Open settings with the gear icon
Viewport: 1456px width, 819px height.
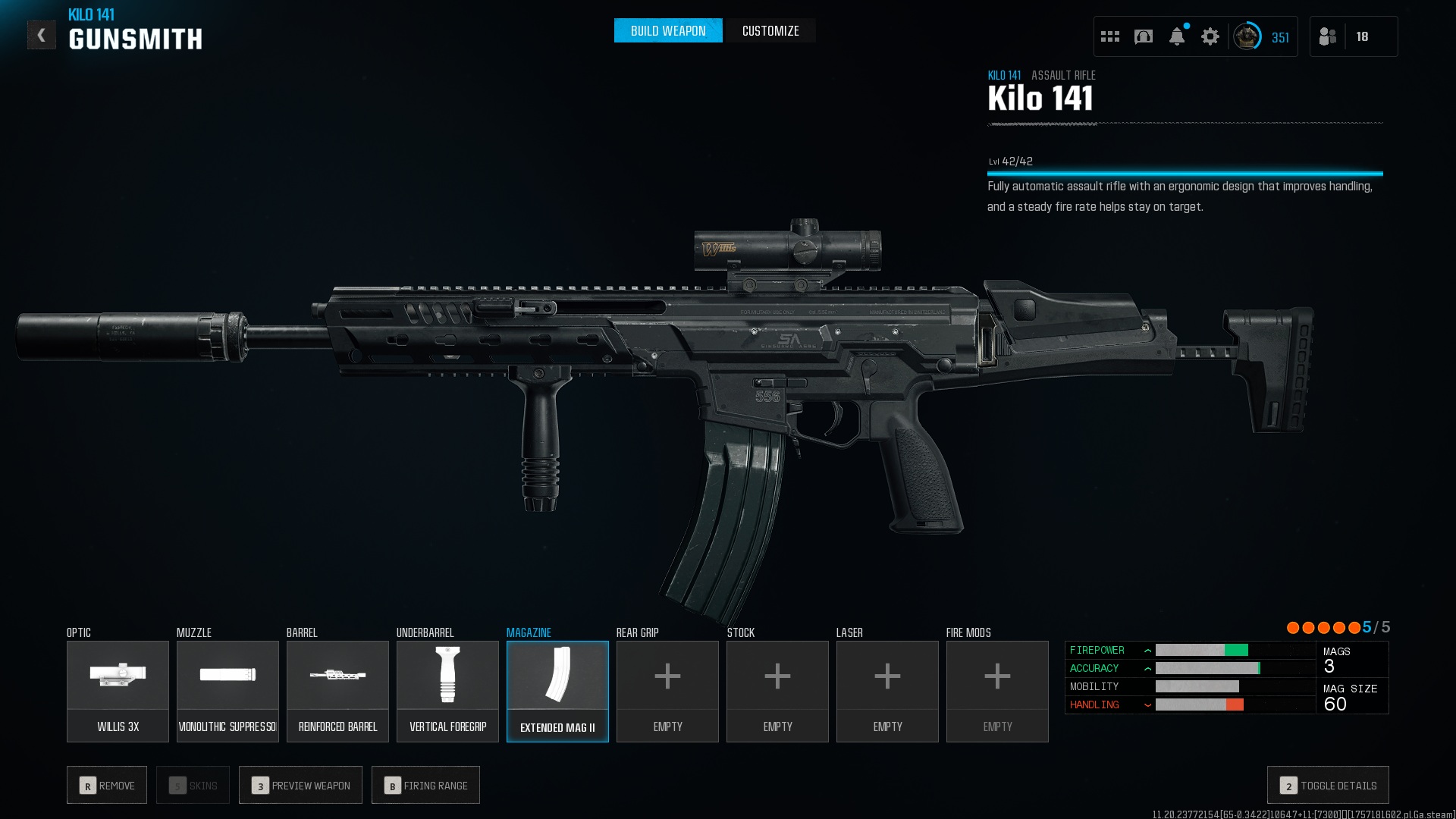(x=1210, y=36)
